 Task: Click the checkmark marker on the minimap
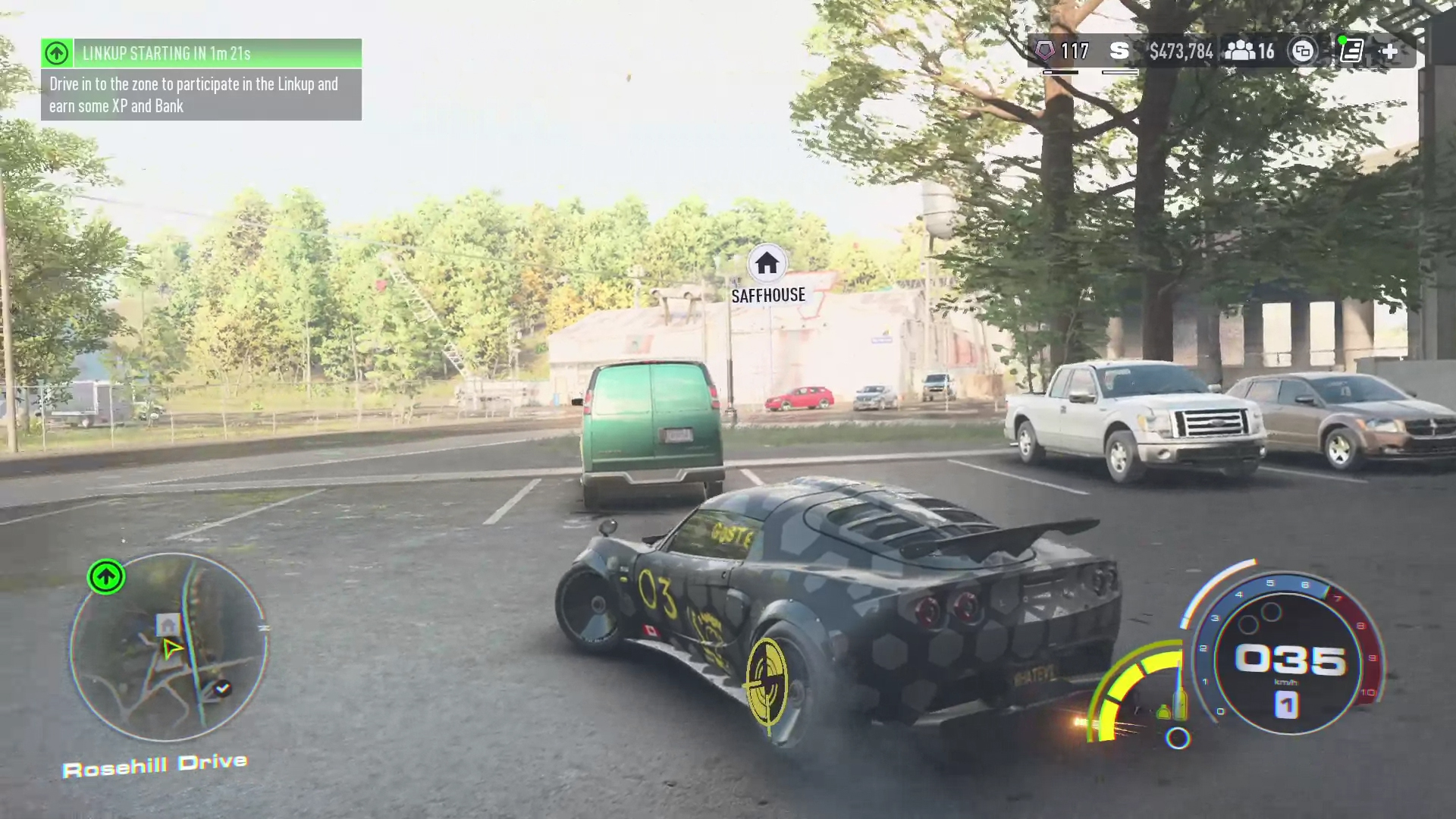222,689
